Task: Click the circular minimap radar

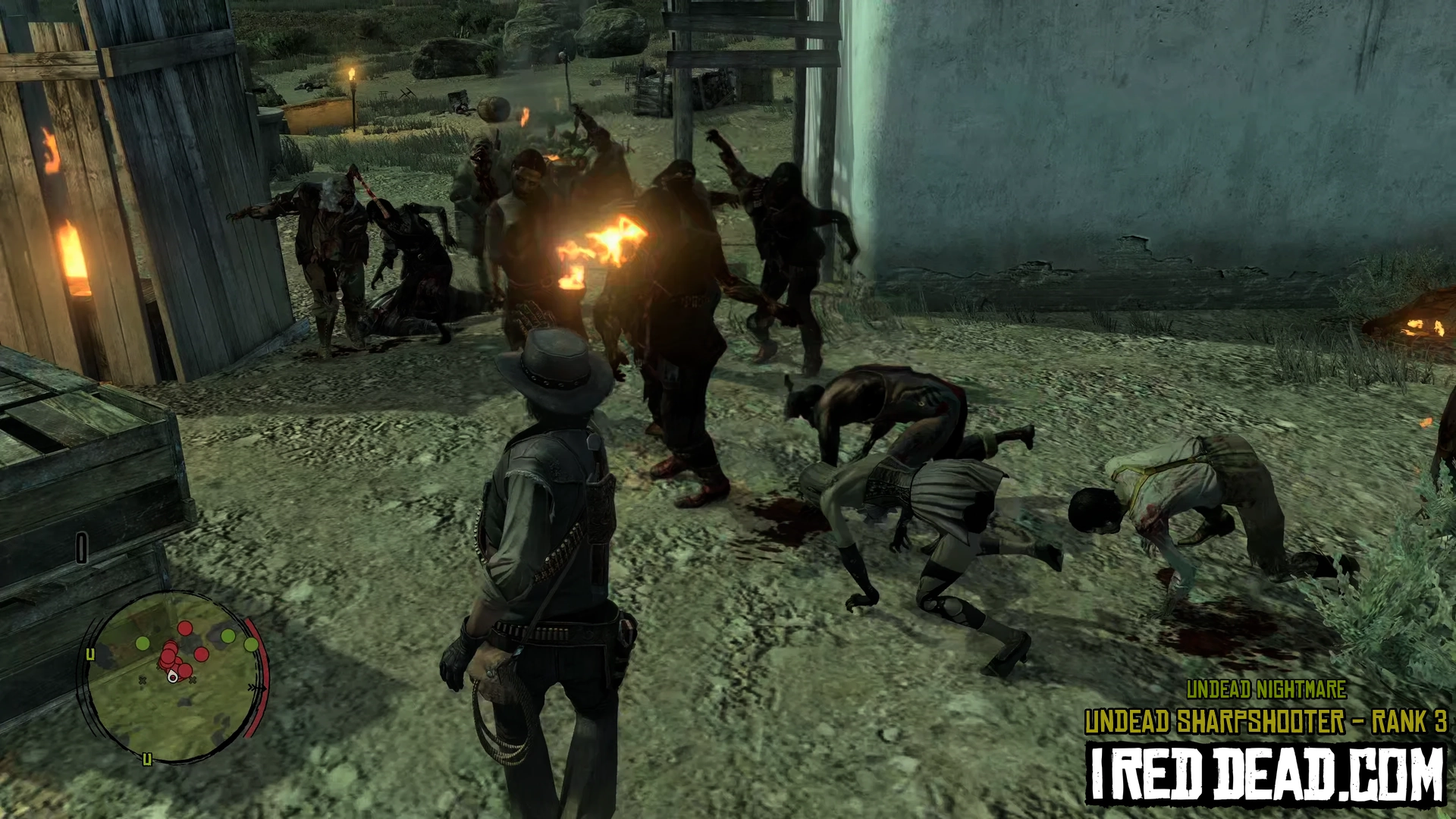Action: click(174, 676)
